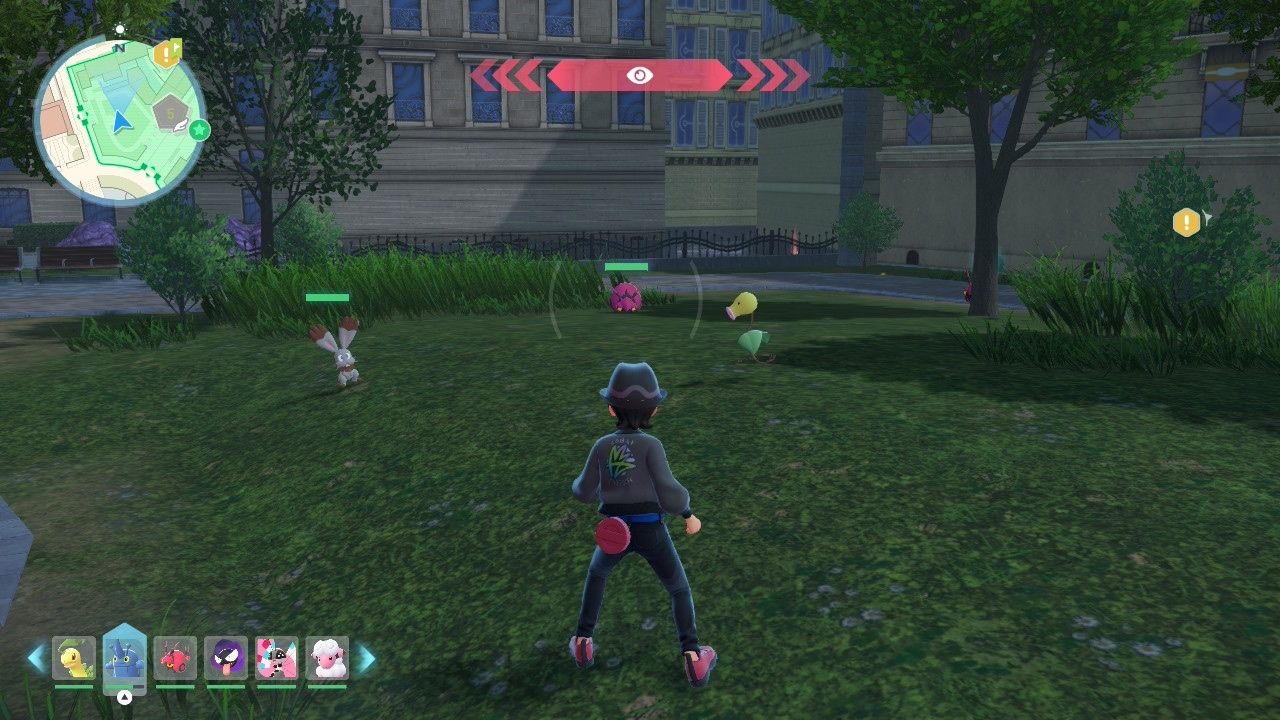Click the left arrow beside the party bar
1280x720 pixels.
[x=37, y=658]
